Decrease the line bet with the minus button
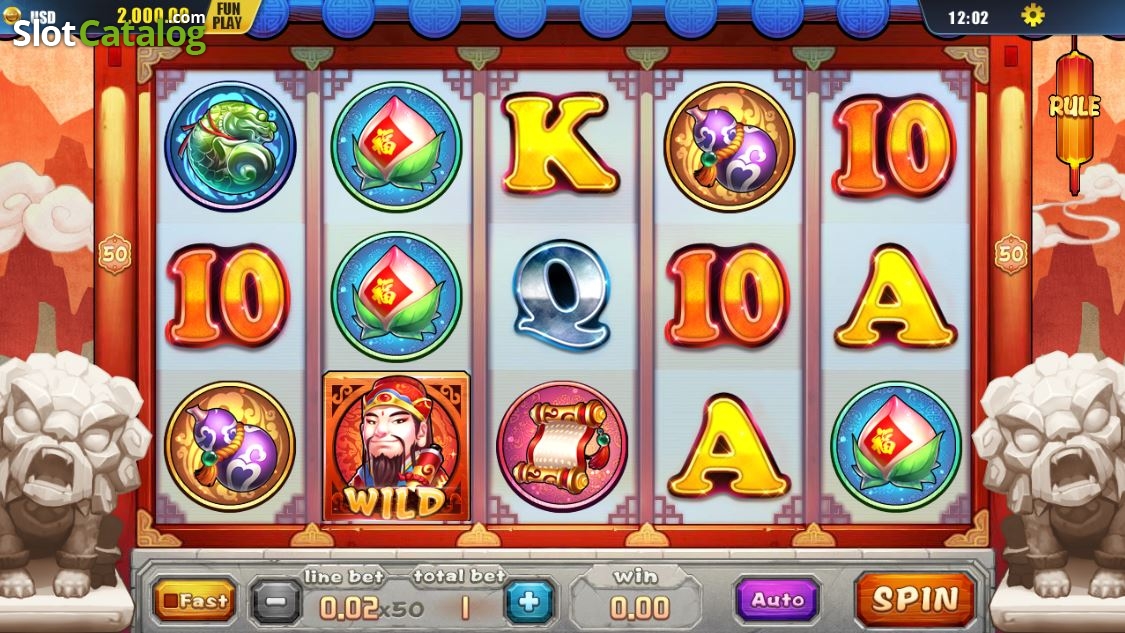This screenshot has height=633, width=1125. coord(275,602)
